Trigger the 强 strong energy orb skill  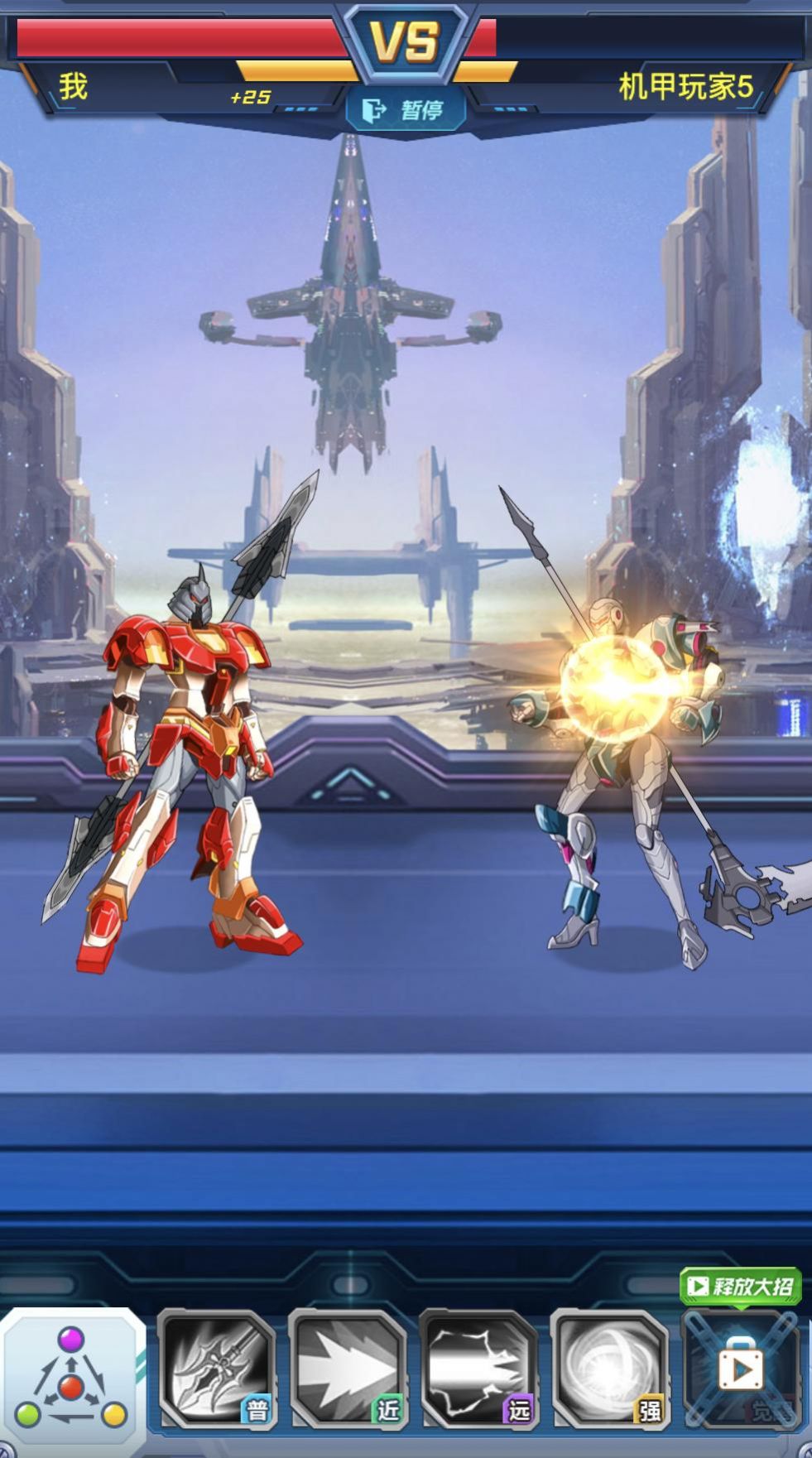click(610, 1369)
